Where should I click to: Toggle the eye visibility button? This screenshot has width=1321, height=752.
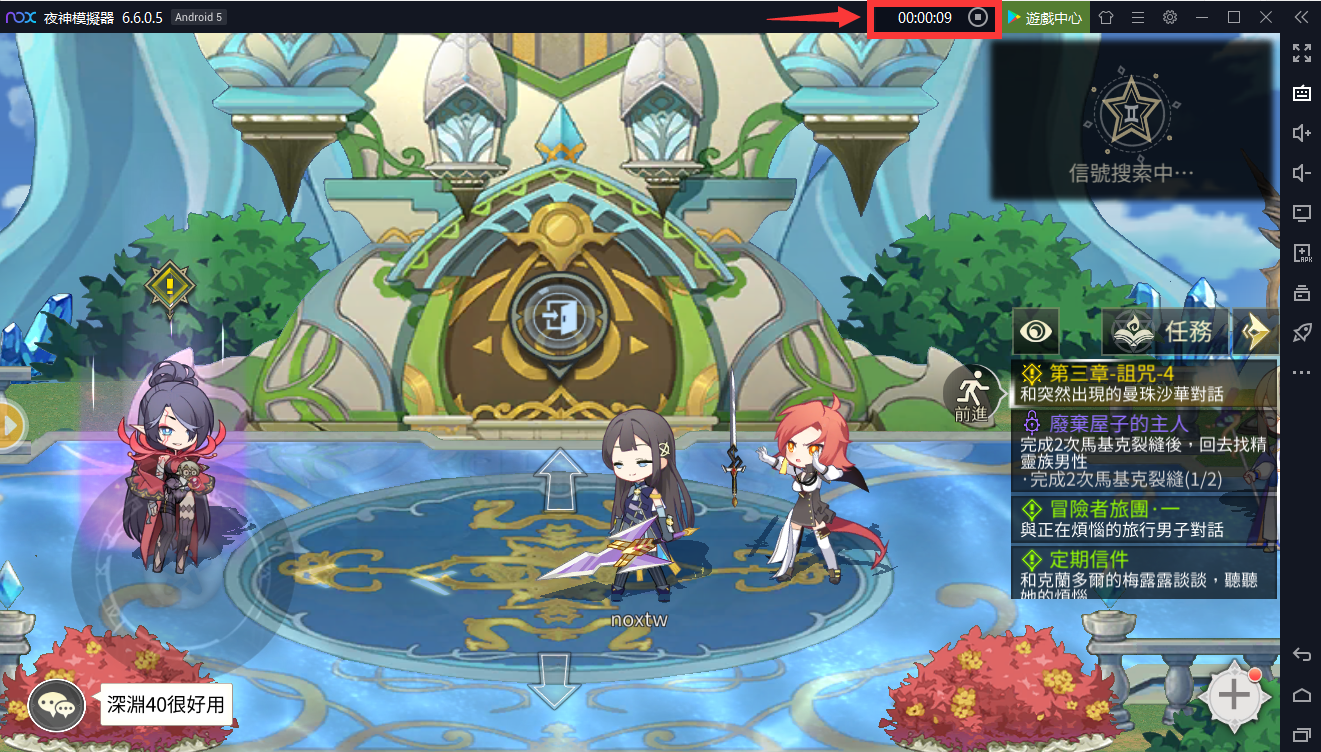[x=1036, y=331]
